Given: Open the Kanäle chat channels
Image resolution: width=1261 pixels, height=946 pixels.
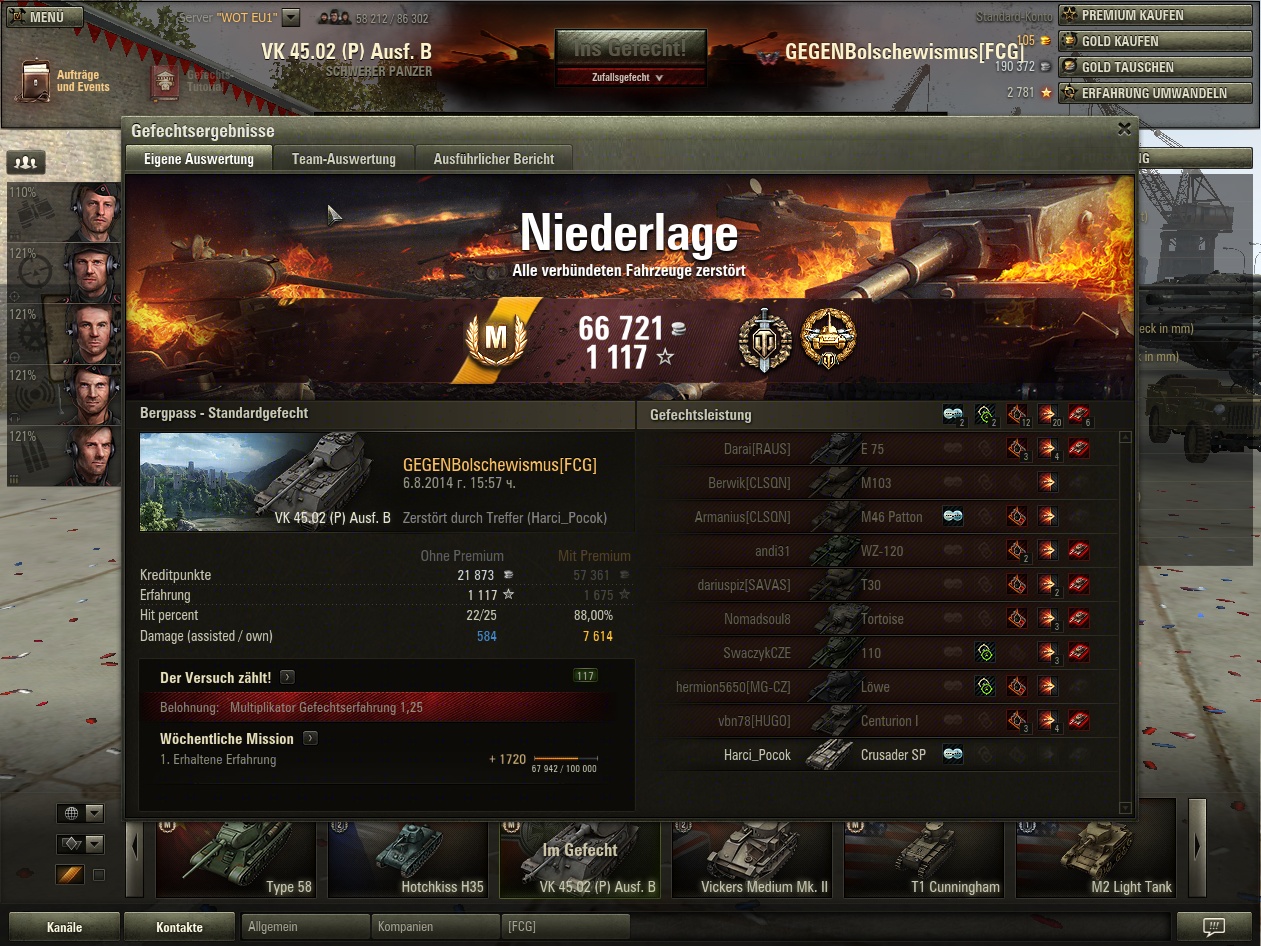Looking at the screenshot, I should click(x=64, y=927).
